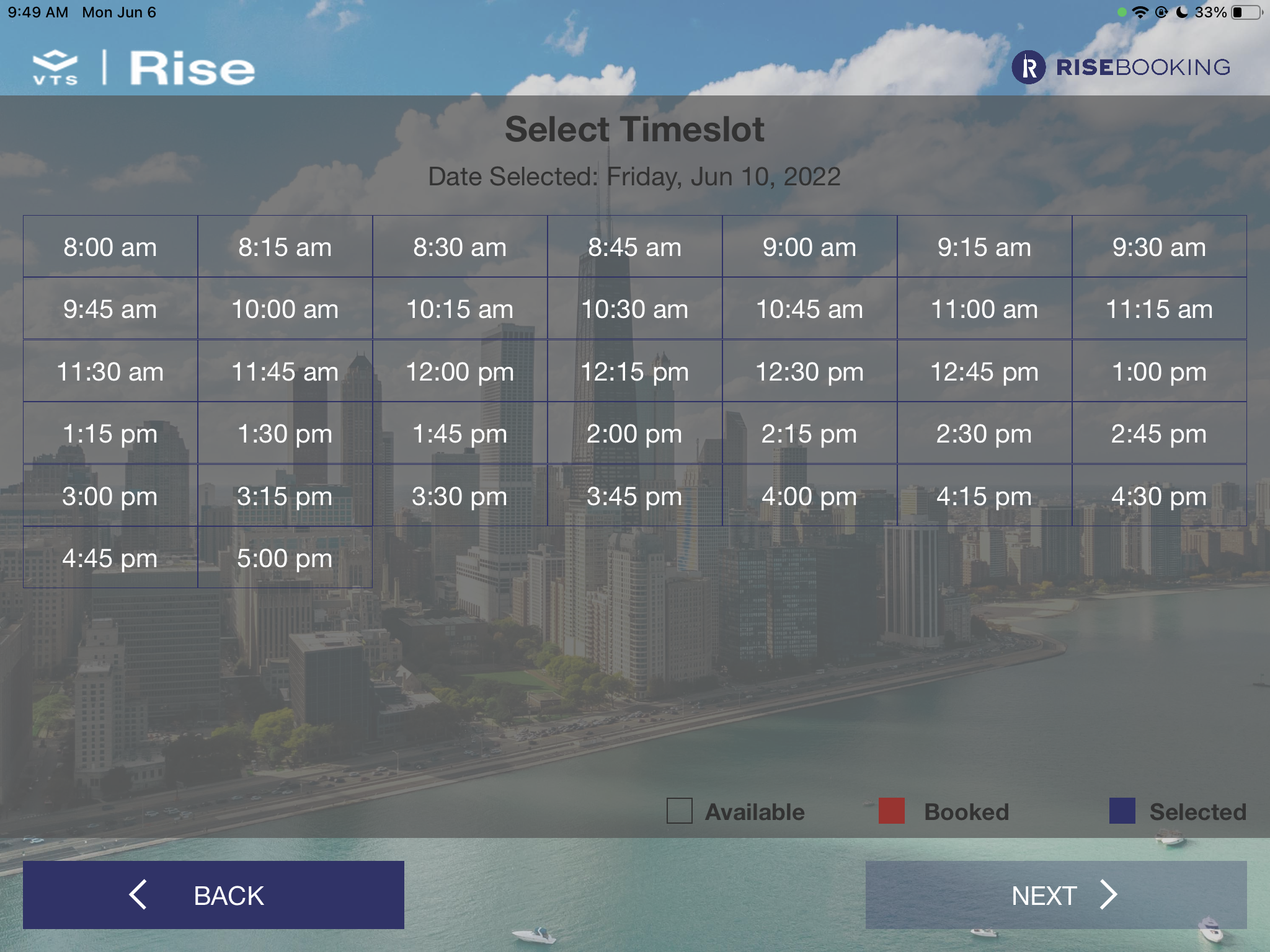Choose the 3:45 pm timeslot
Screen dimensions: 1270x952
pos(634,496)
